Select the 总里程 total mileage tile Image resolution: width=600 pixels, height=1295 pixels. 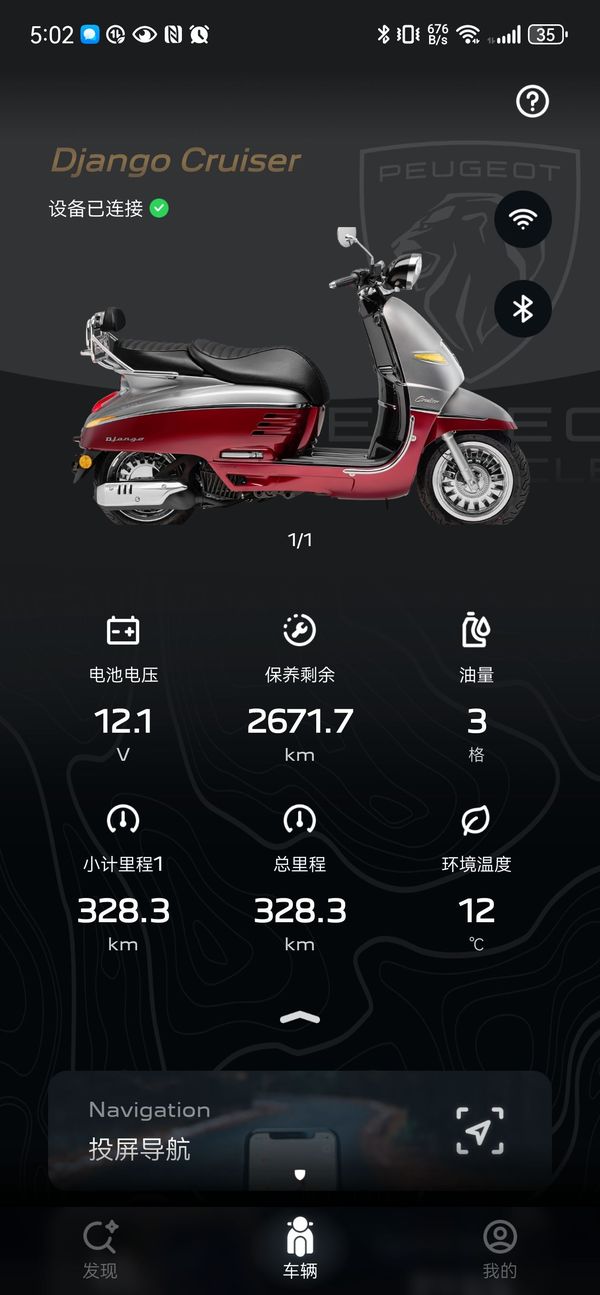click(300, 878)
